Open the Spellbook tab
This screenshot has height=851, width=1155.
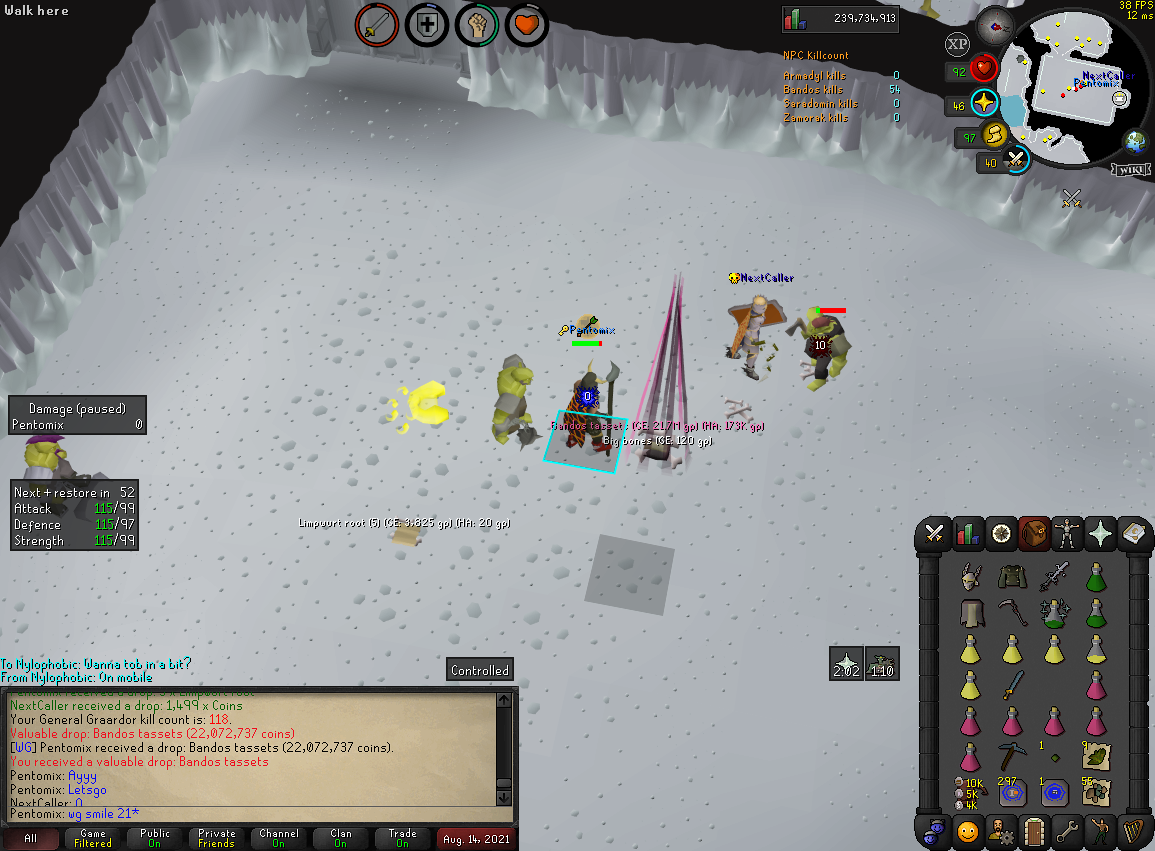click(x=1133, y=533)
